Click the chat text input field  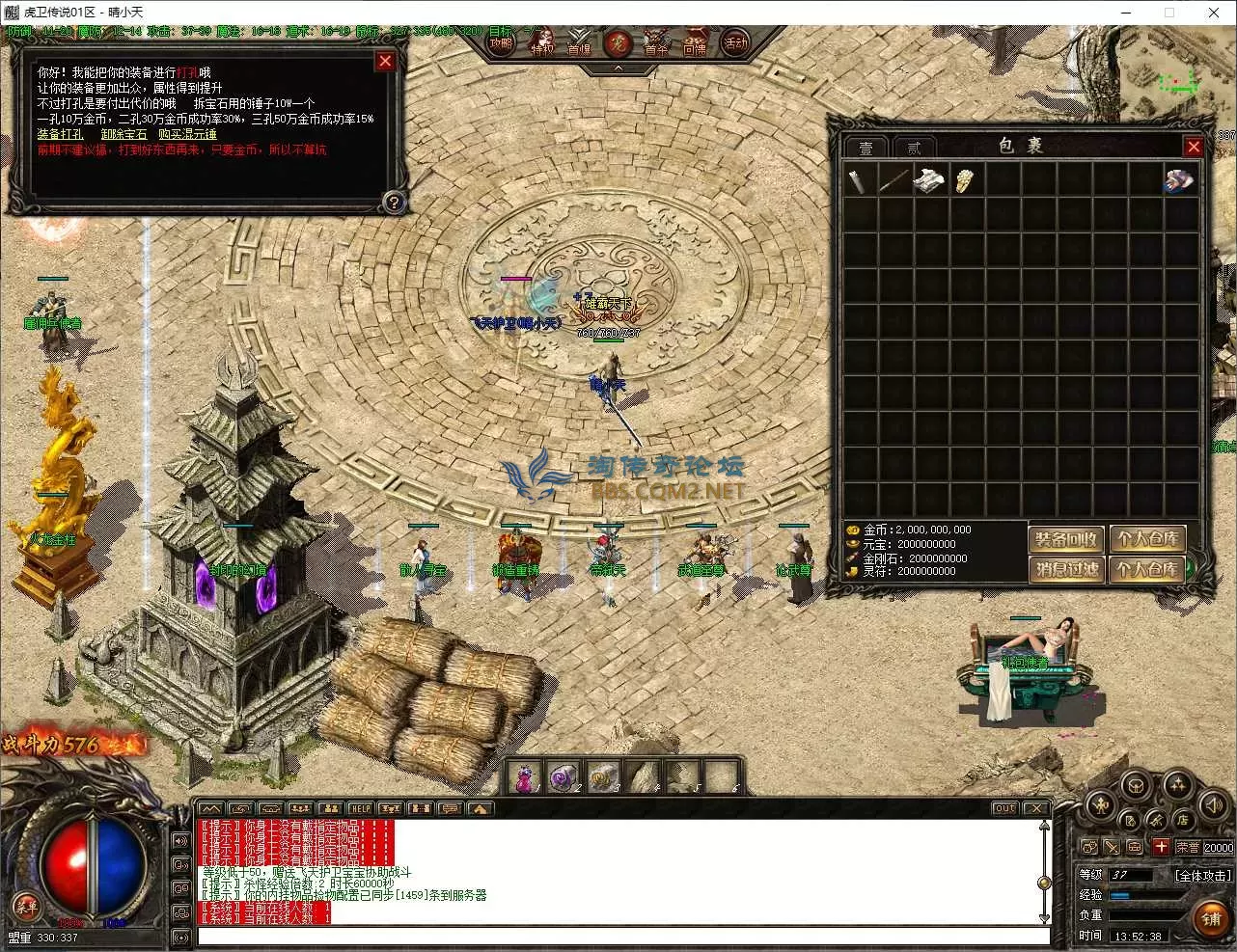click(x=622, y=936)
